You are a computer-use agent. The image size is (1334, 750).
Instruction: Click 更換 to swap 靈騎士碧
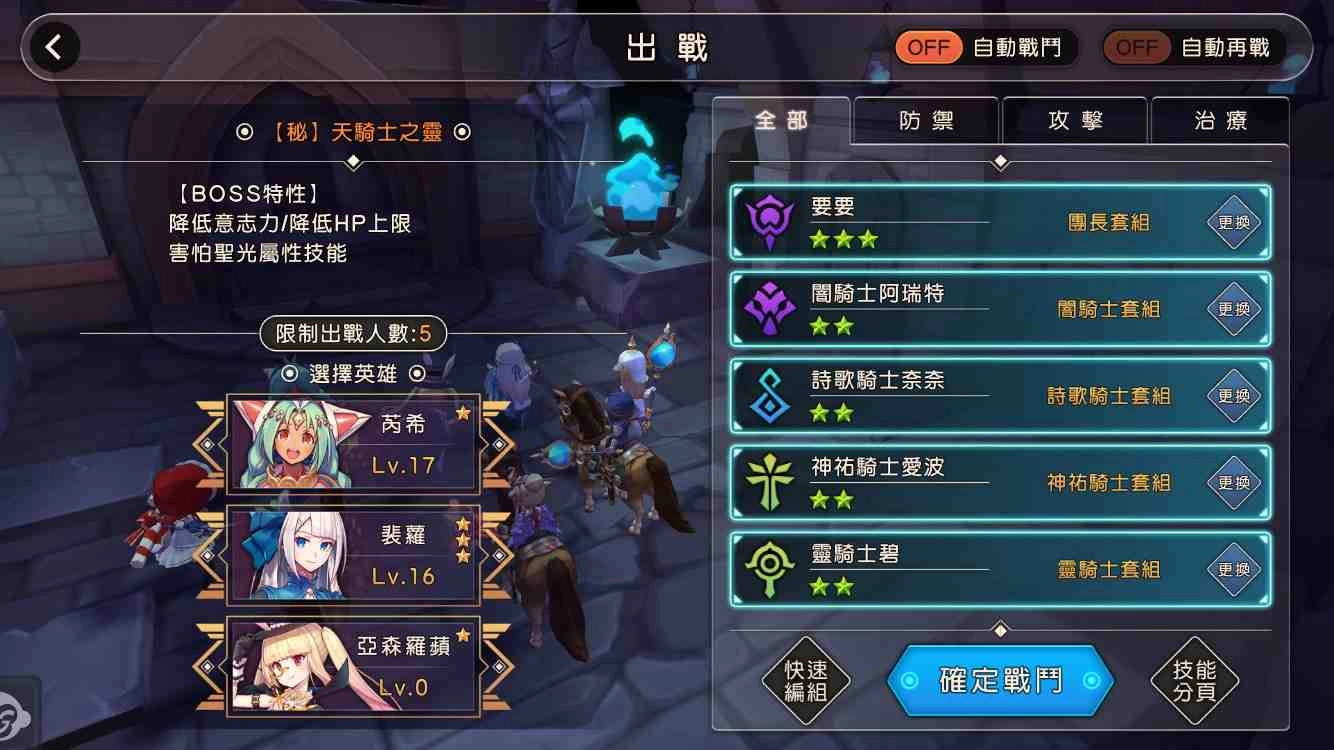tap(1233, 569)
